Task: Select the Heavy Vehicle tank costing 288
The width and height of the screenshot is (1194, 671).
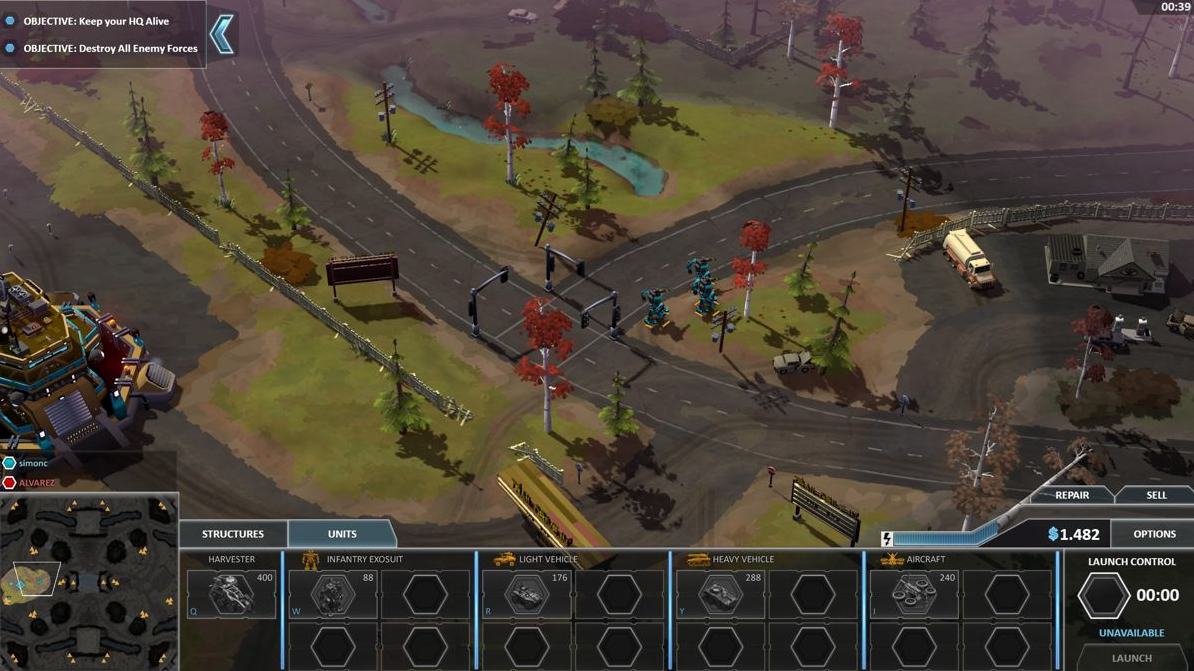Action: coord(720,594)
